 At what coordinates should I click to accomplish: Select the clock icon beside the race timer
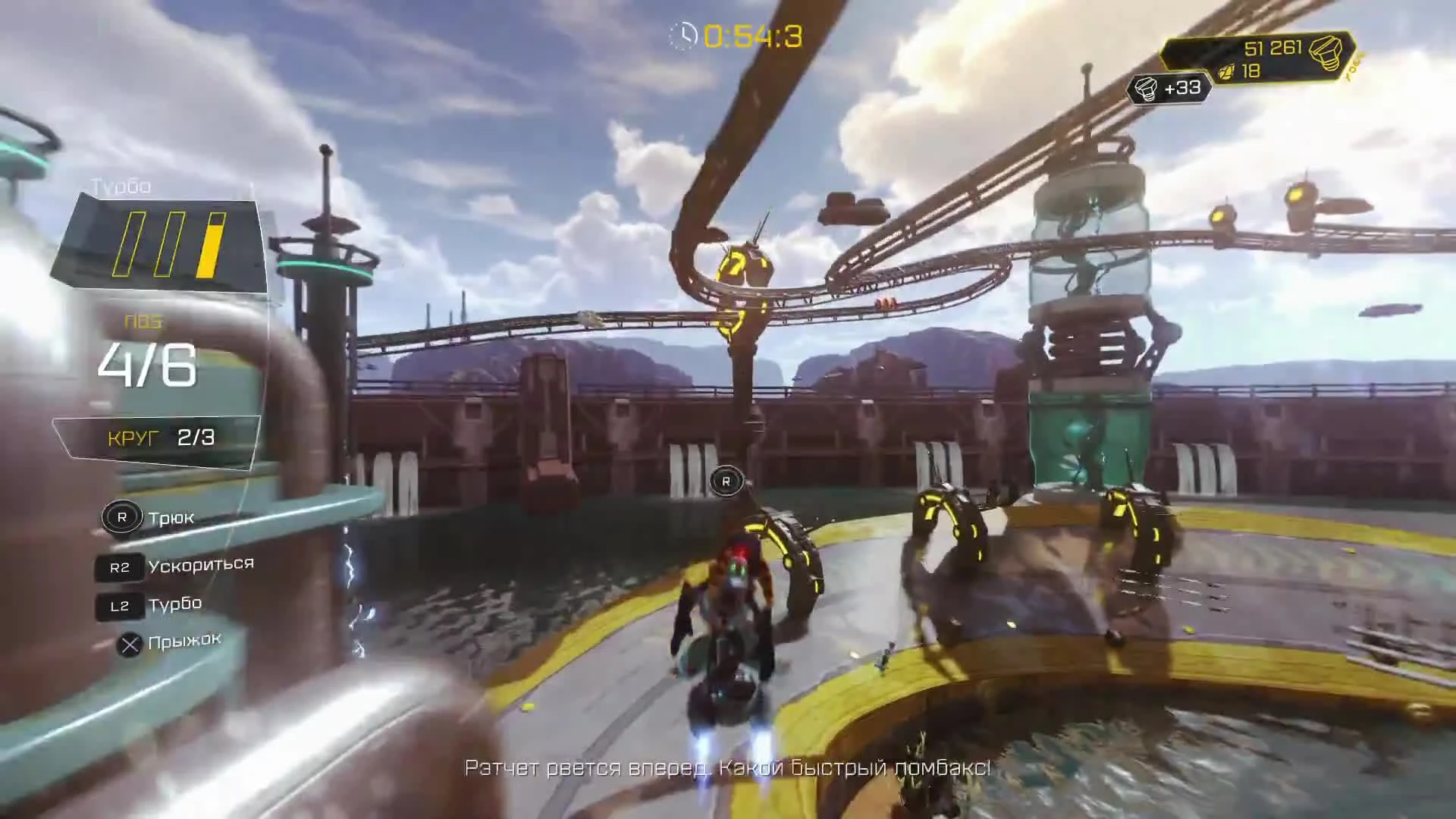point(683,33)
